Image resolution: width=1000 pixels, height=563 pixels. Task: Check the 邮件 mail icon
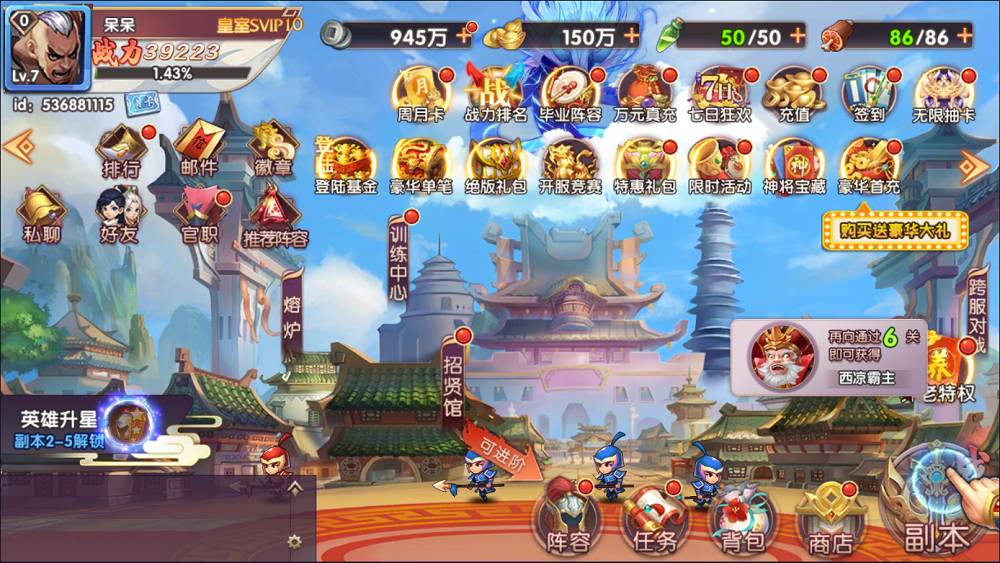click(x=199, y=150)
